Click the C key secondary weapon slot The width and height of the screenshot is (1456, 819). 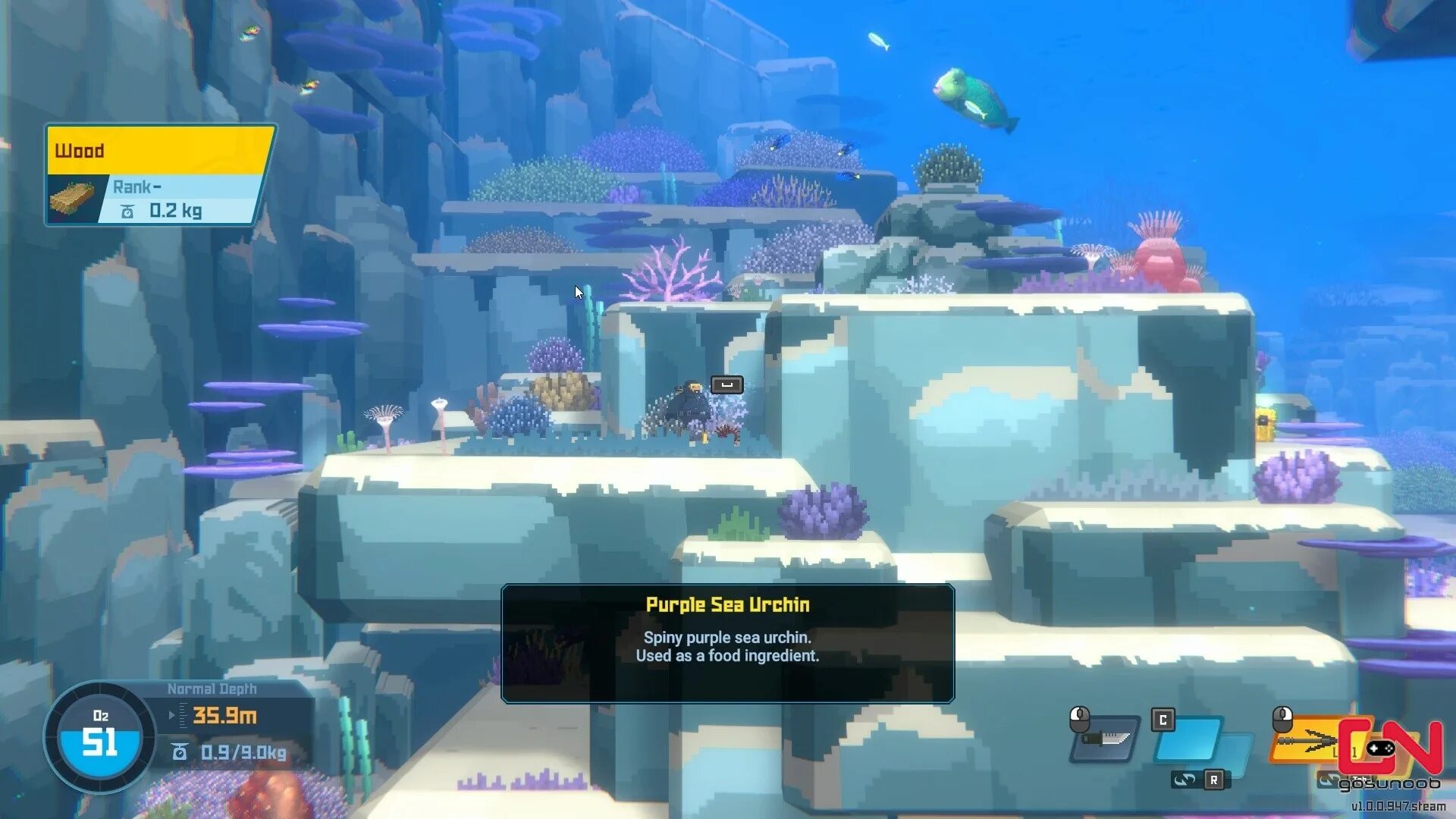pos(1163,720)
